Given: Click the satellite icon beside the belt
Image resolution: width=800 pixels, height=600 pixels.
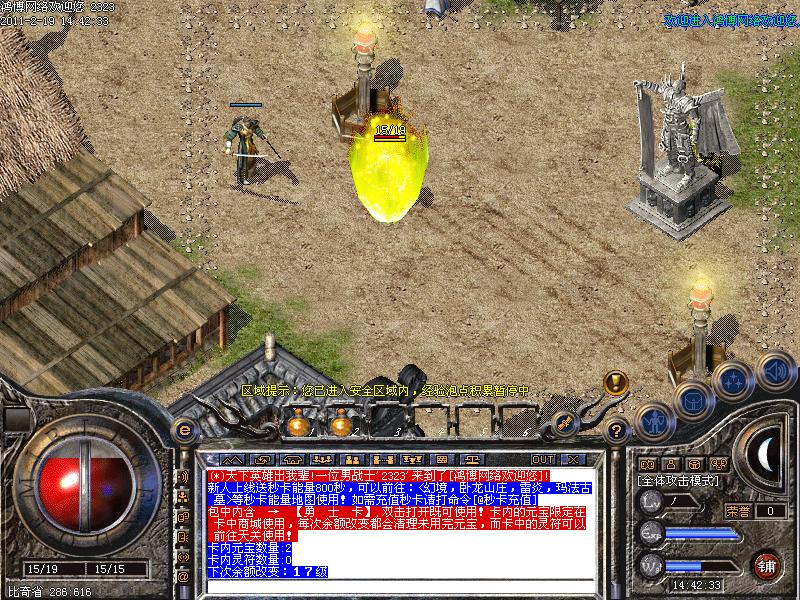Looking at the screenshot, I should point(566,421).
